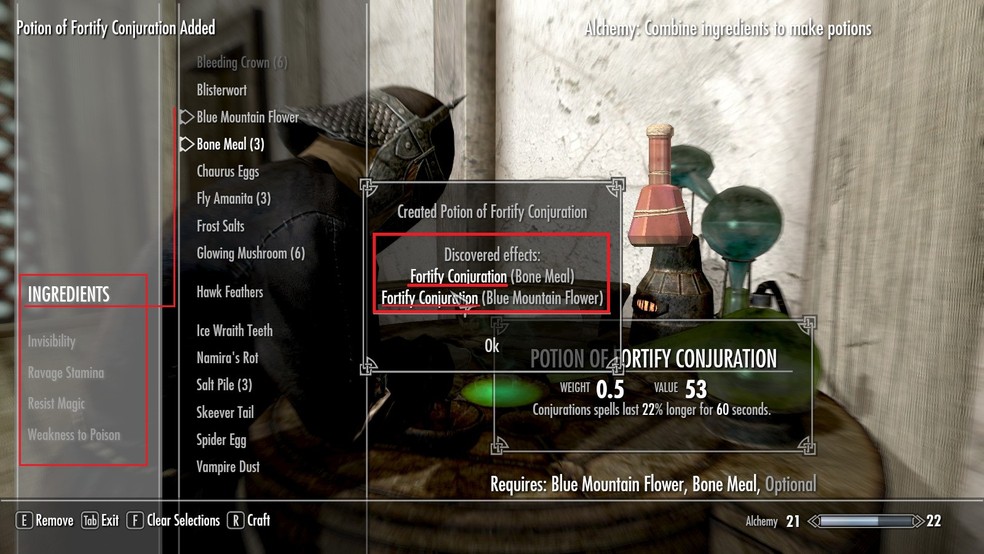This screenshot has height=554, width=984.
Task: Filter by Ravage Stamina effect
Action: click(66, 373)
